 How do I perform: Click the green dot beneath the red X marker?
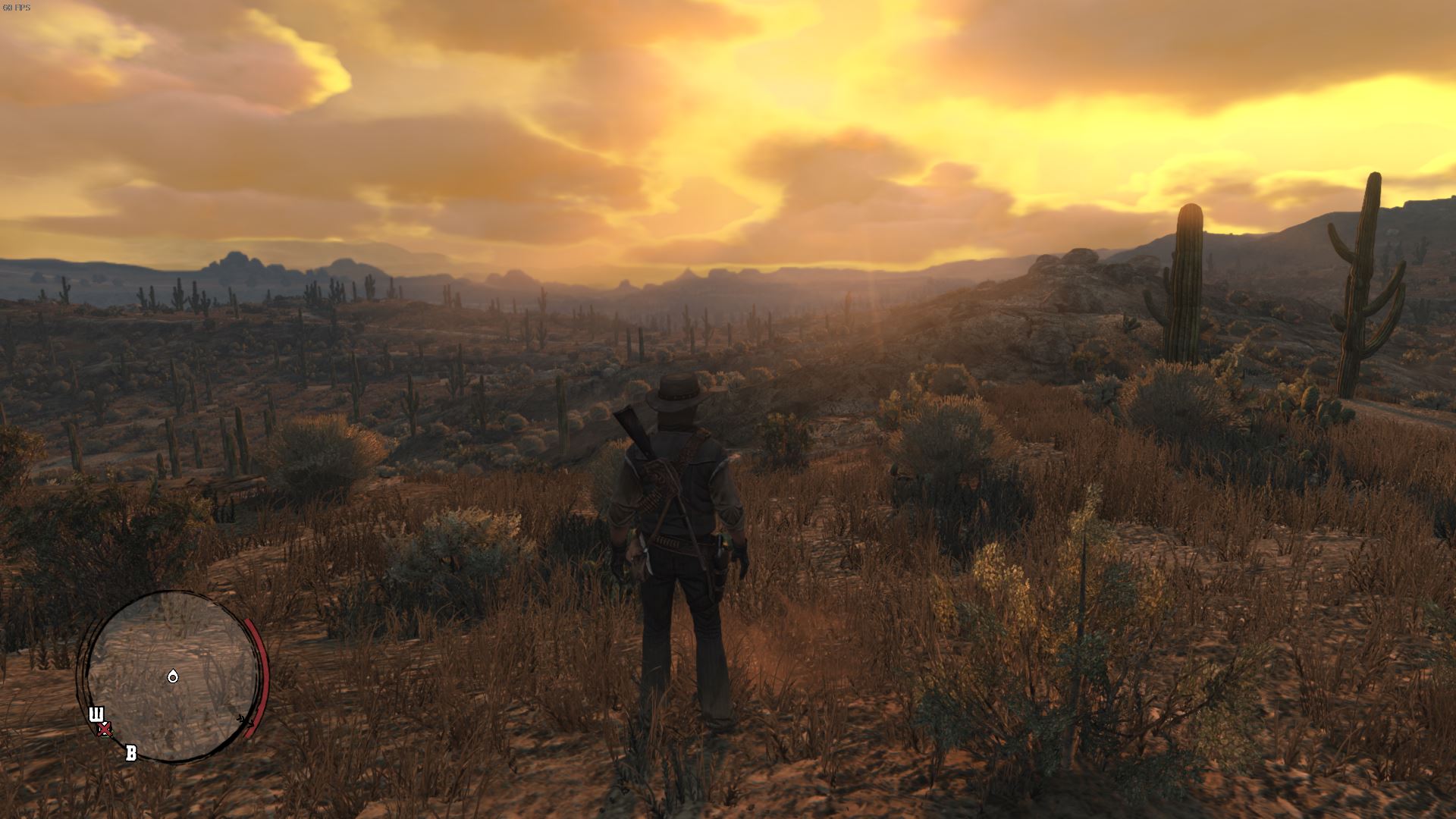click(x=105, y=738)
